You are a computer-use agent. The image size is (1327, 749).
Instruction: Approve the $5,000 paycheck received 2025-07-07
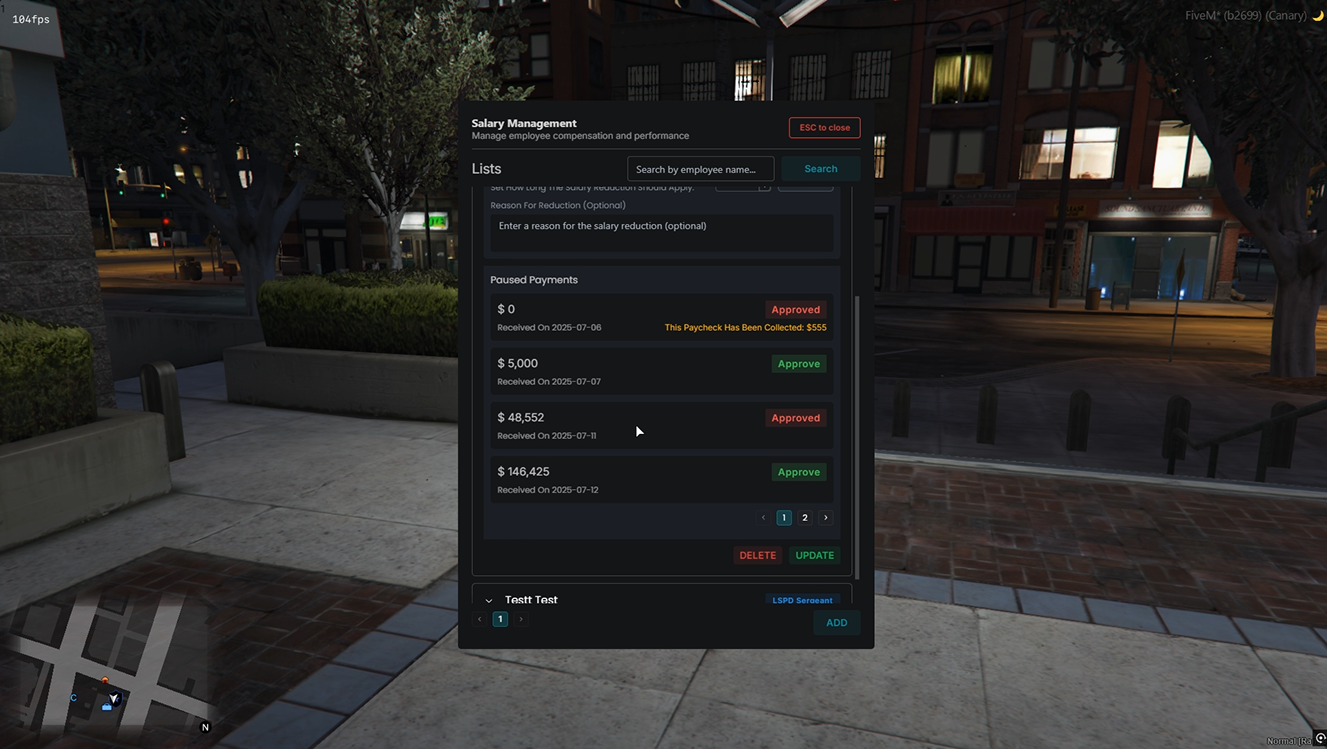798,363
